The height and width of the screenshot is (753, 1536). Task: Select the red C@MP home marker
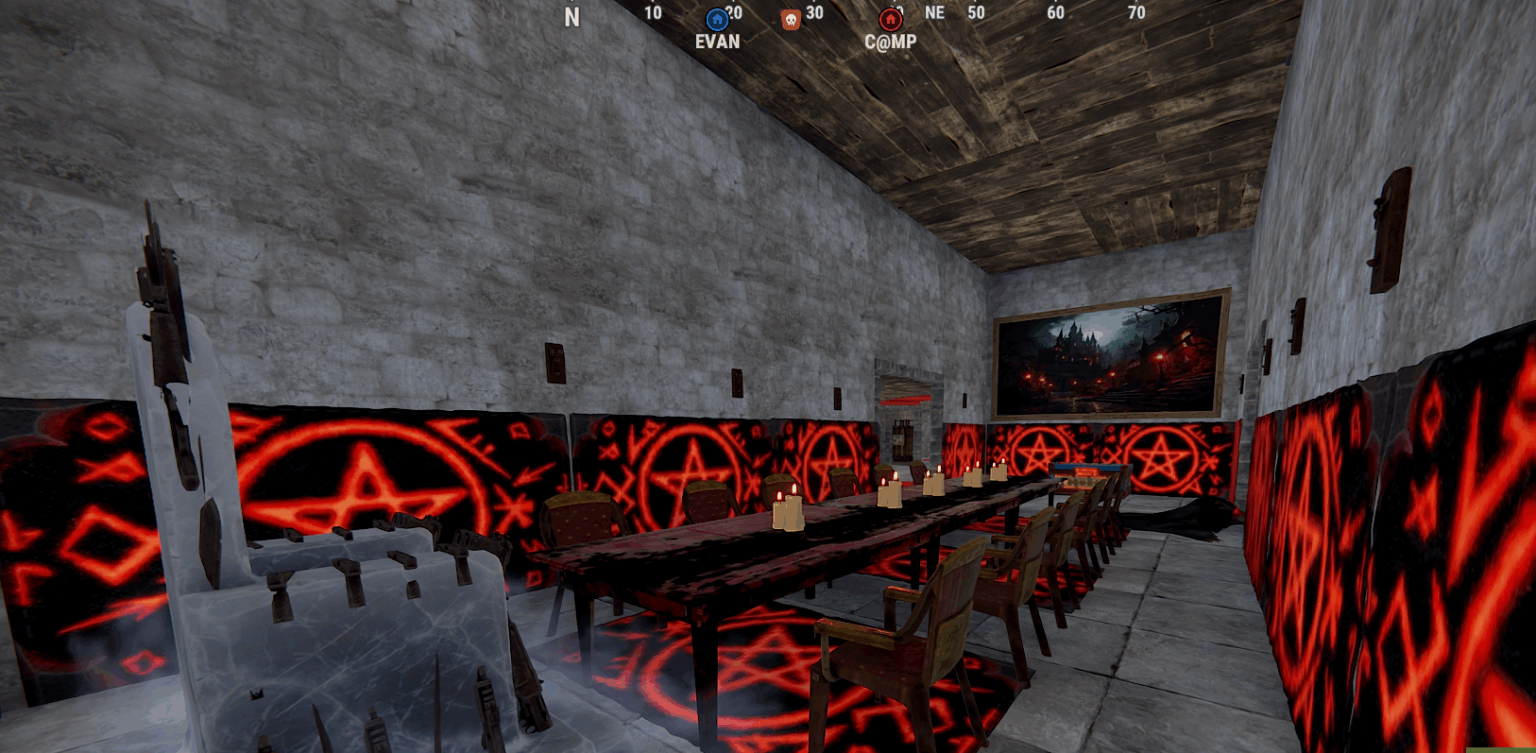(x=890, y=19)
